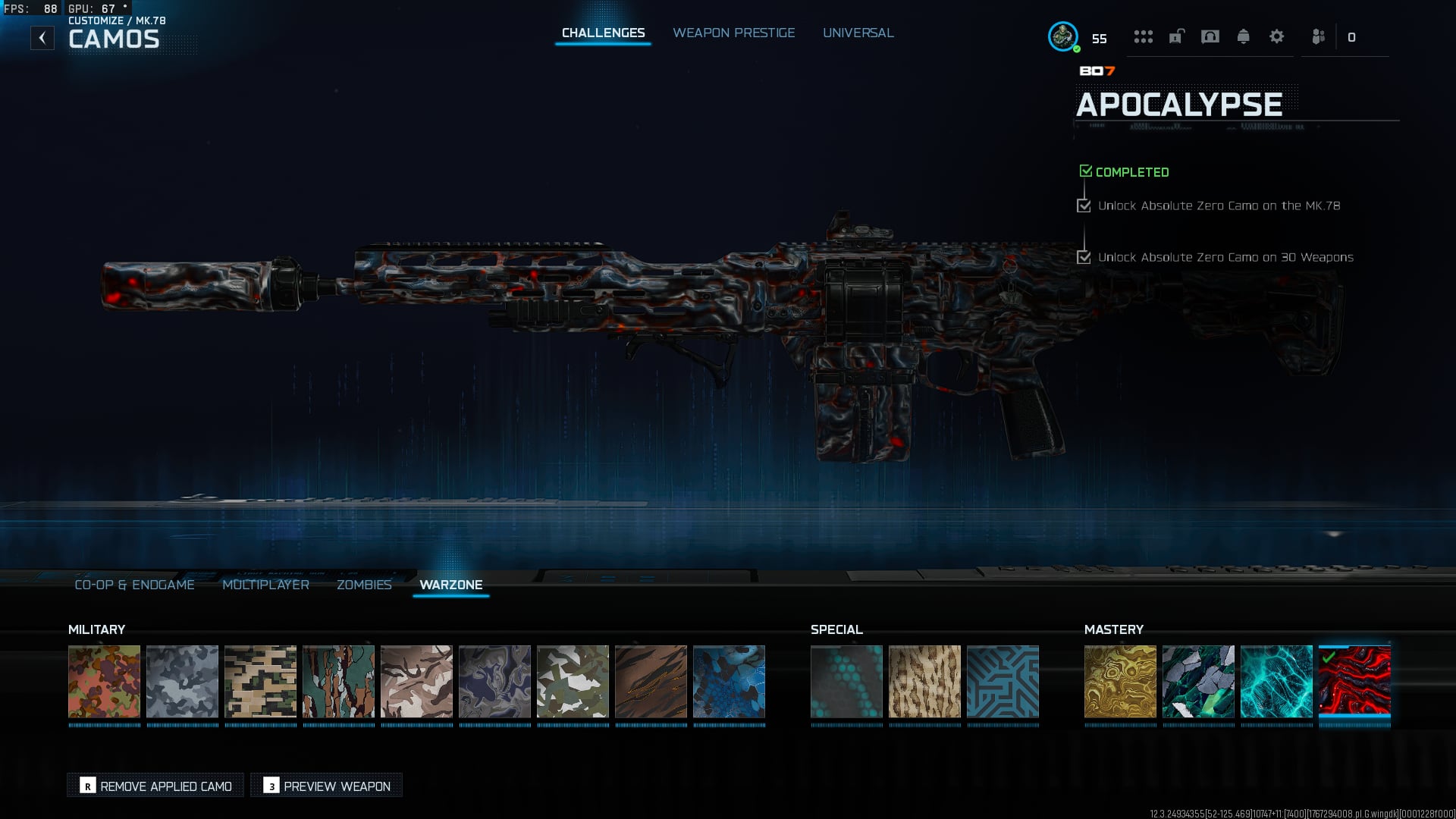The width and height of the screenshot is (1456, 819).
Task: Choose the gold mastery camo
Action: [x=1120, y=681]
